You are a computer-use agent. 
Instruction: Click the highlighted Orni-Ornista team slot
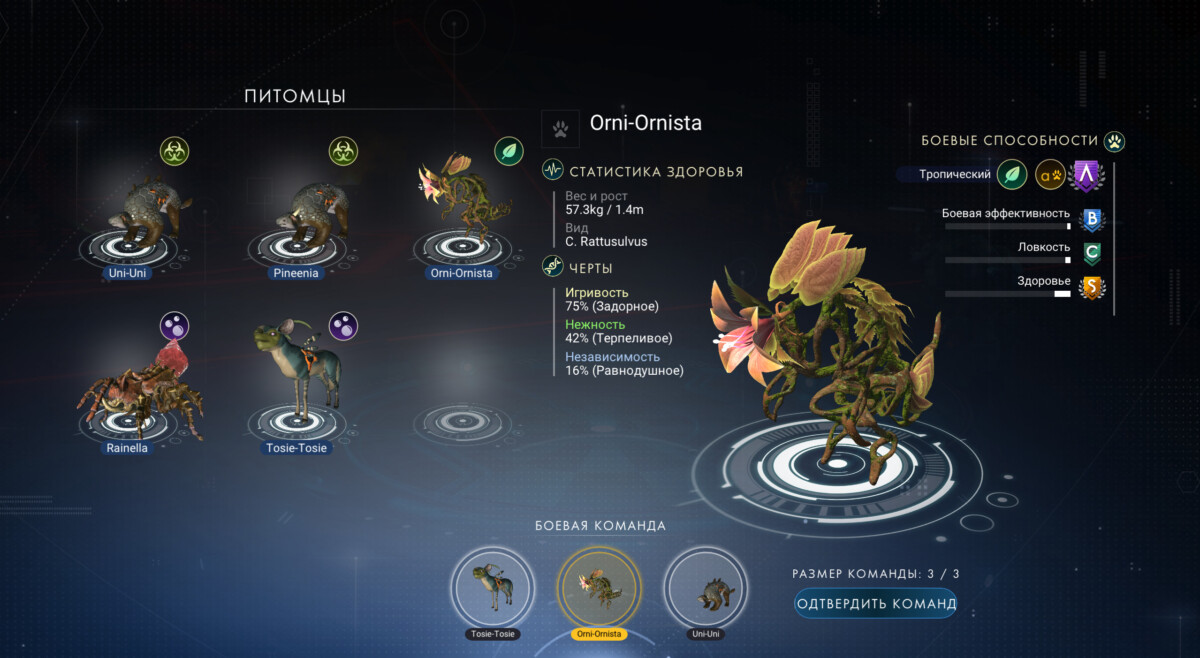point(600,586)
